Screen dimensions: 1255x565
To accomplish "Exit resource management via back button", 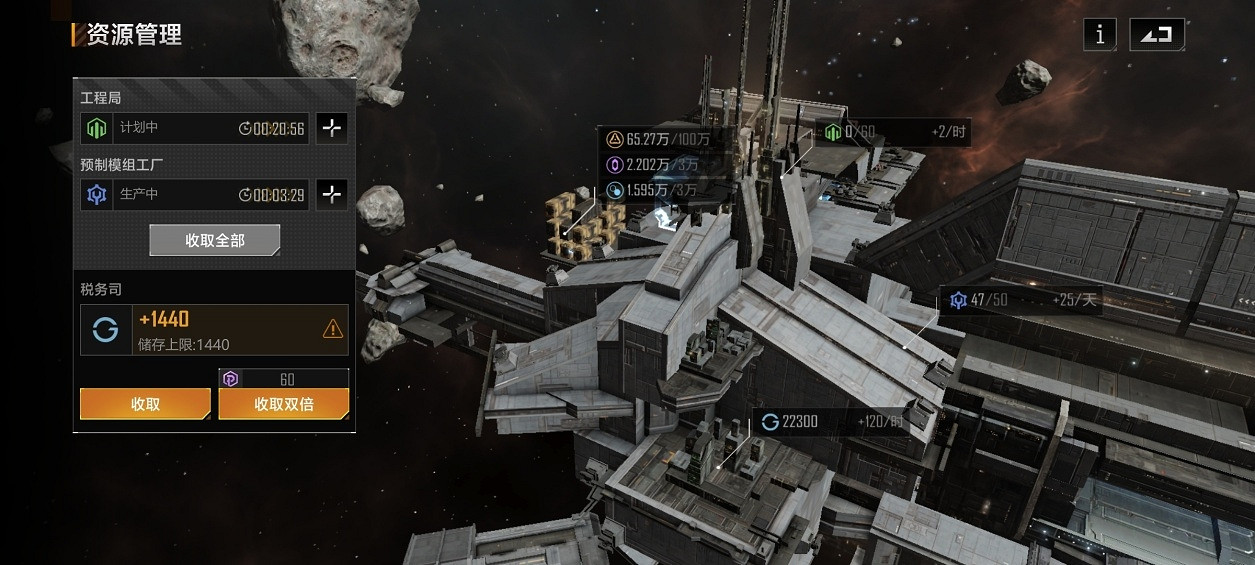I will pos(1157,35).
